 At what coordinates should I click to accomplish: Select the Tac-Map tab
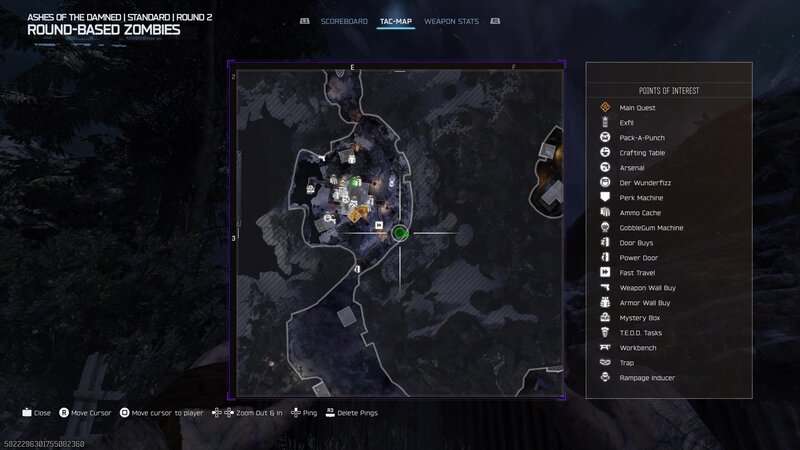(396, 21)
